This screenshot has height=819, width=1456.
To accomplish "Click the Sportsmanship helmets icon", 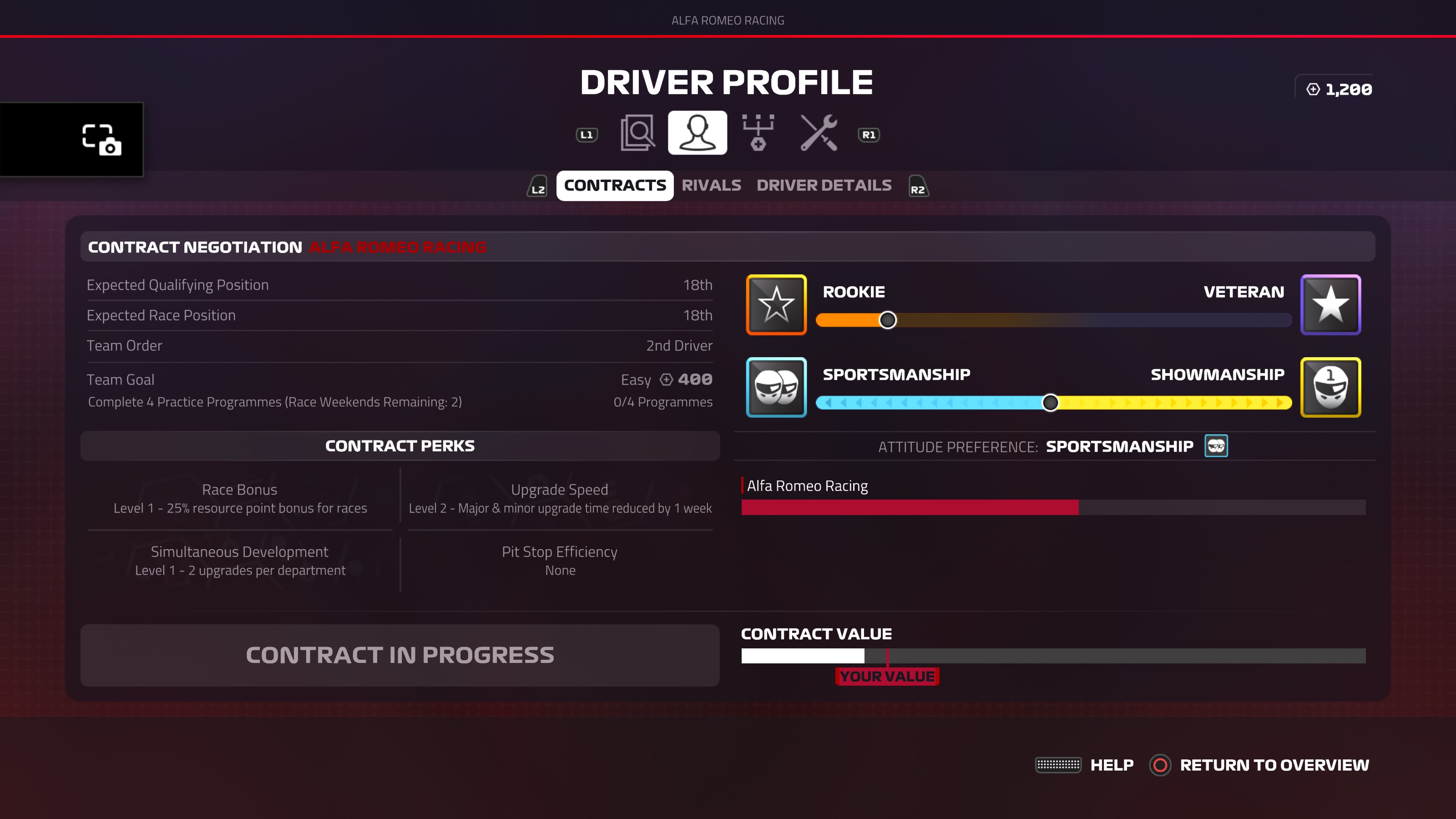I will pos(776,387).
